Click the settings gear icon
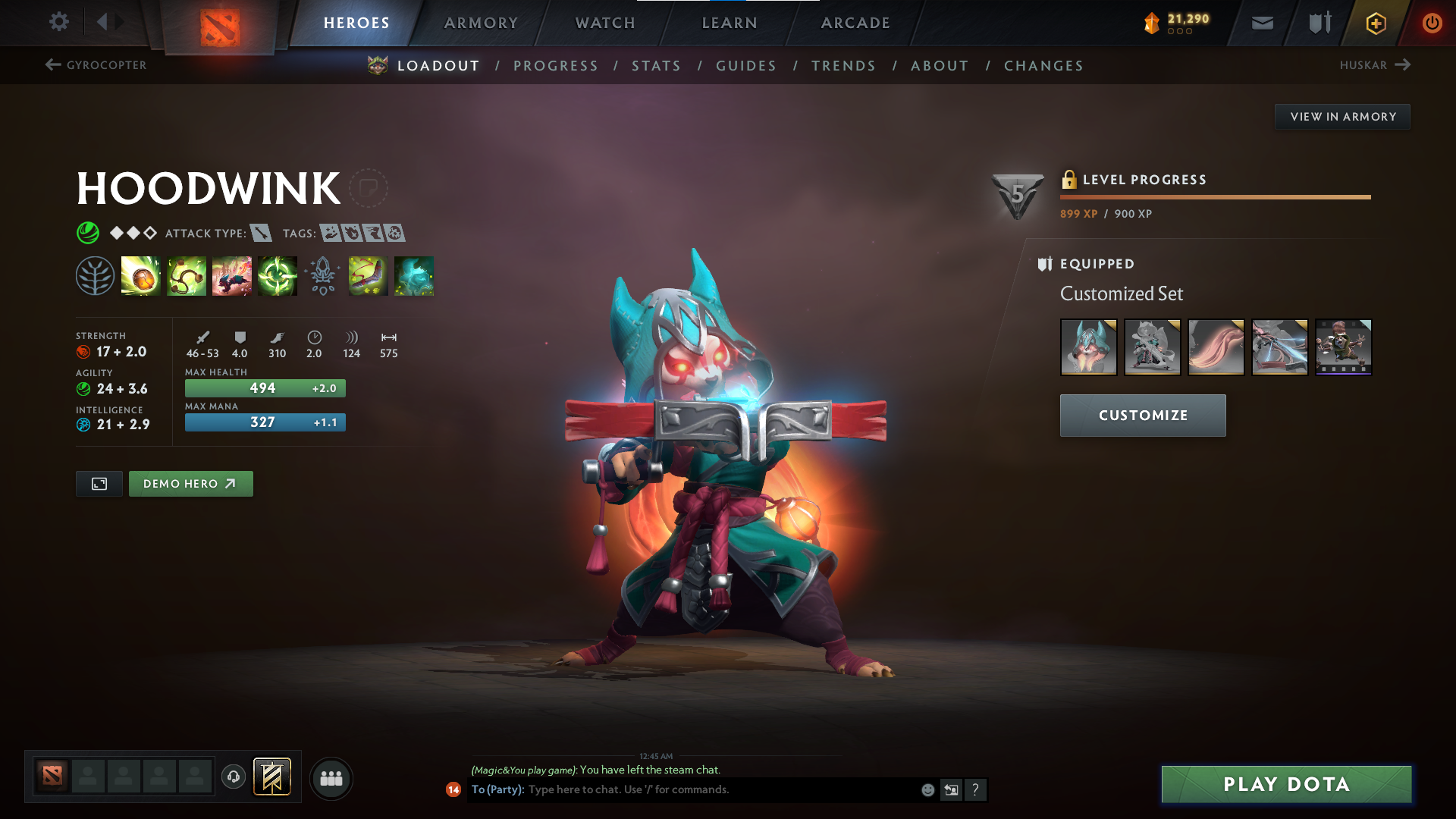The width and height of the screenshot is (1456, 819). (58, 23)
